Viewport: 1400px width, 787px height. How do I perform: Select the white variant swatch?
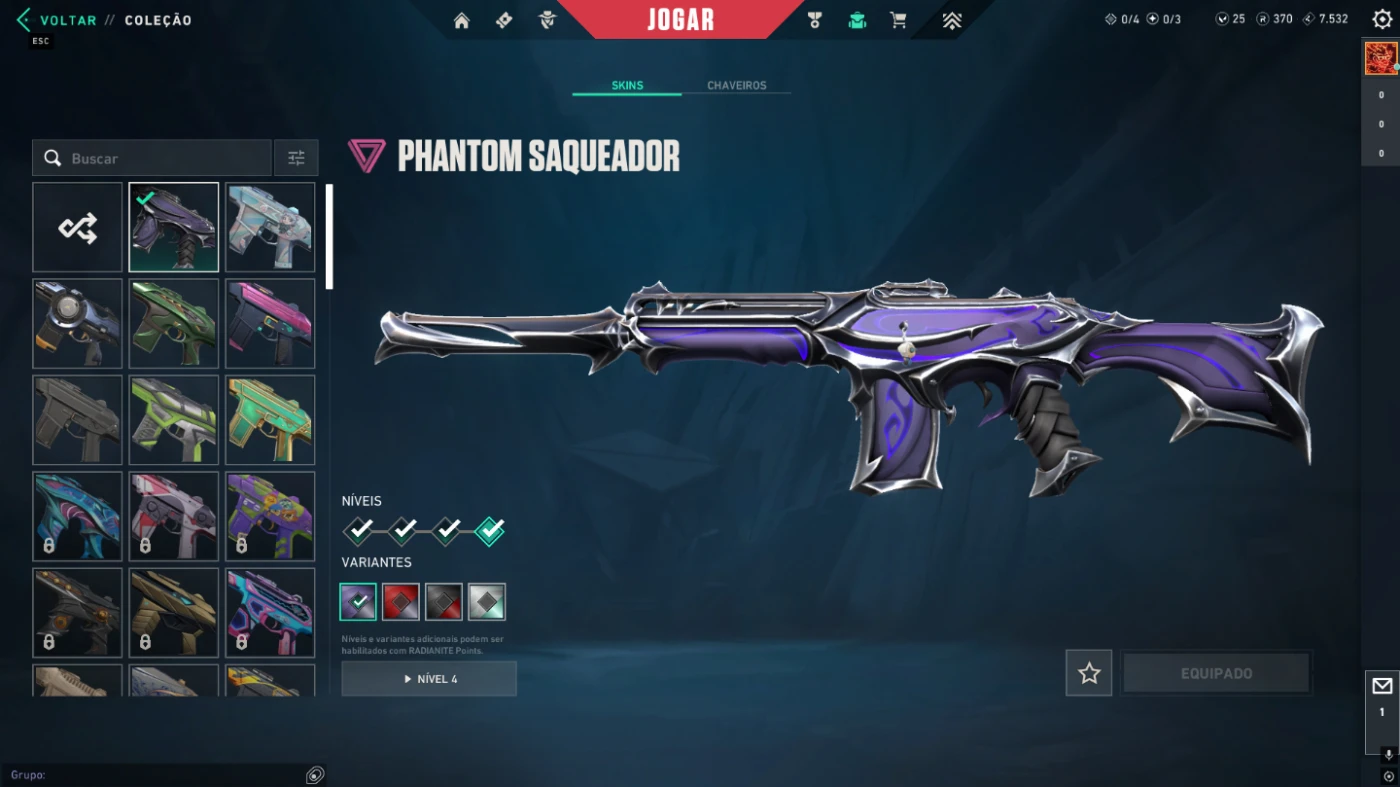(x=487, y=602)
